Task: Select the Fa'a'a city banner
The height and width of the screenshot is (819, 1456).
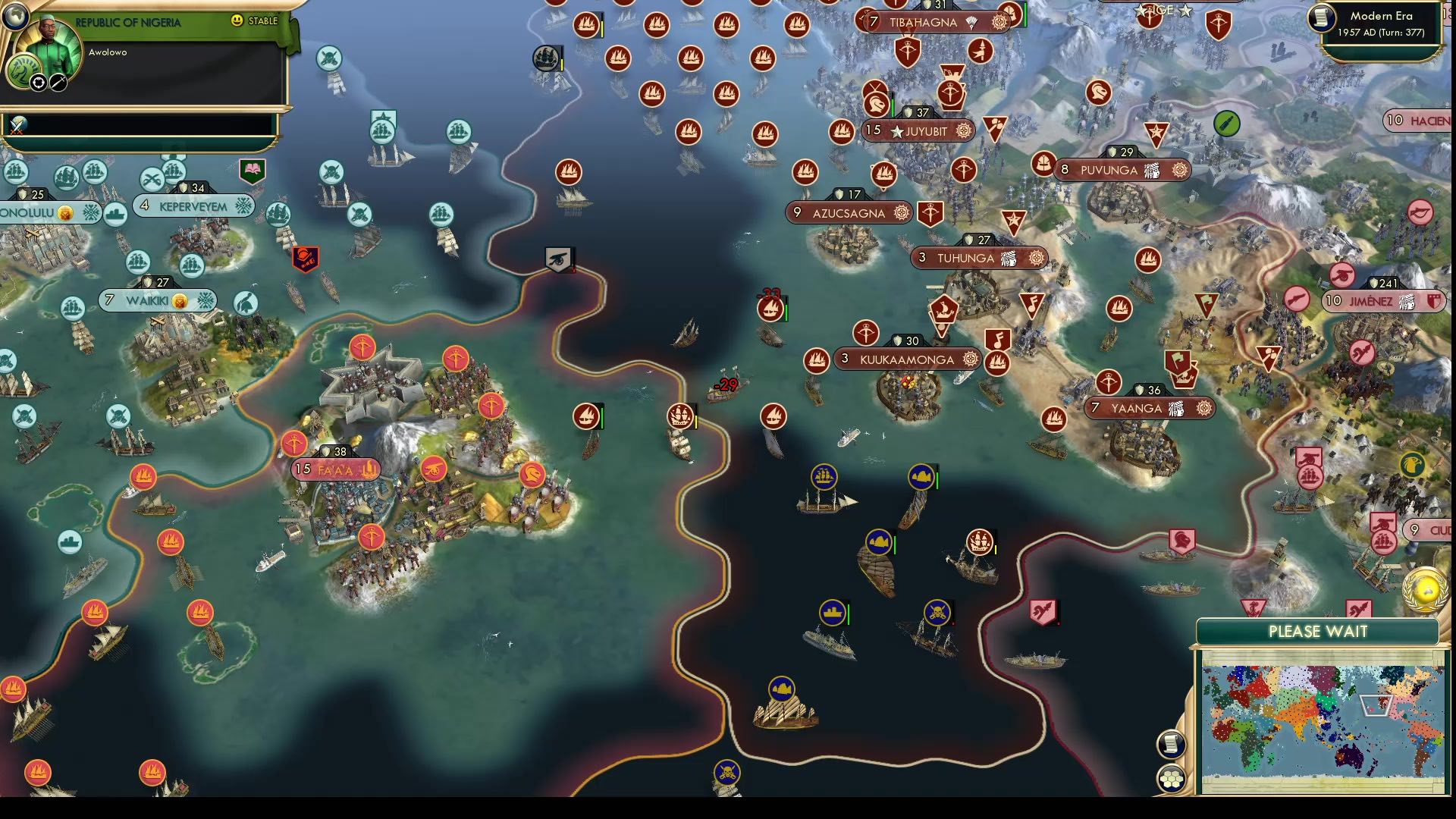Action: [x=334, y=469]
